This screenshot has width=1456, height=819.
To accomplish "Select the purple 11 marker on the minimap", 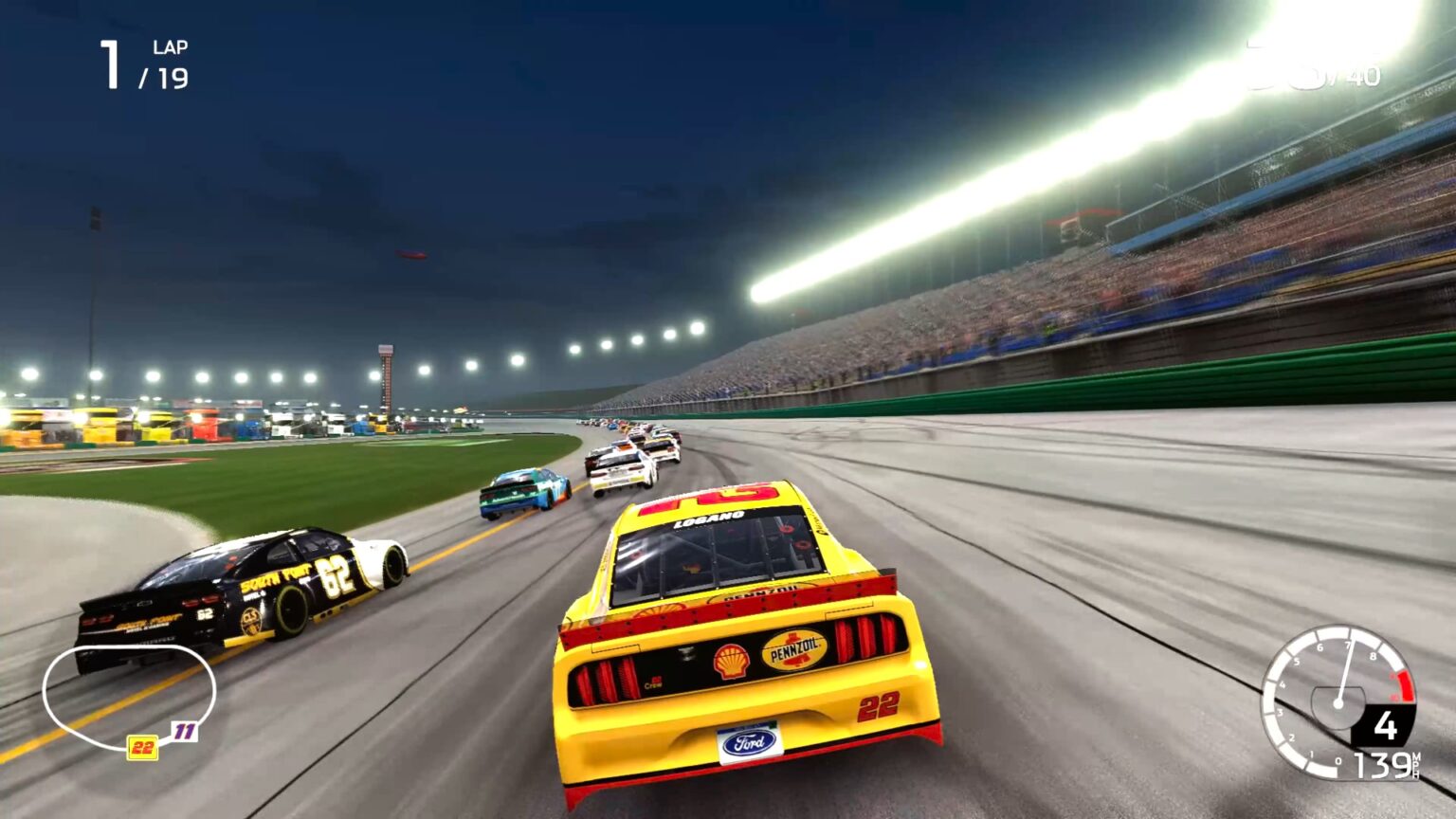I will tap(185, 731).
